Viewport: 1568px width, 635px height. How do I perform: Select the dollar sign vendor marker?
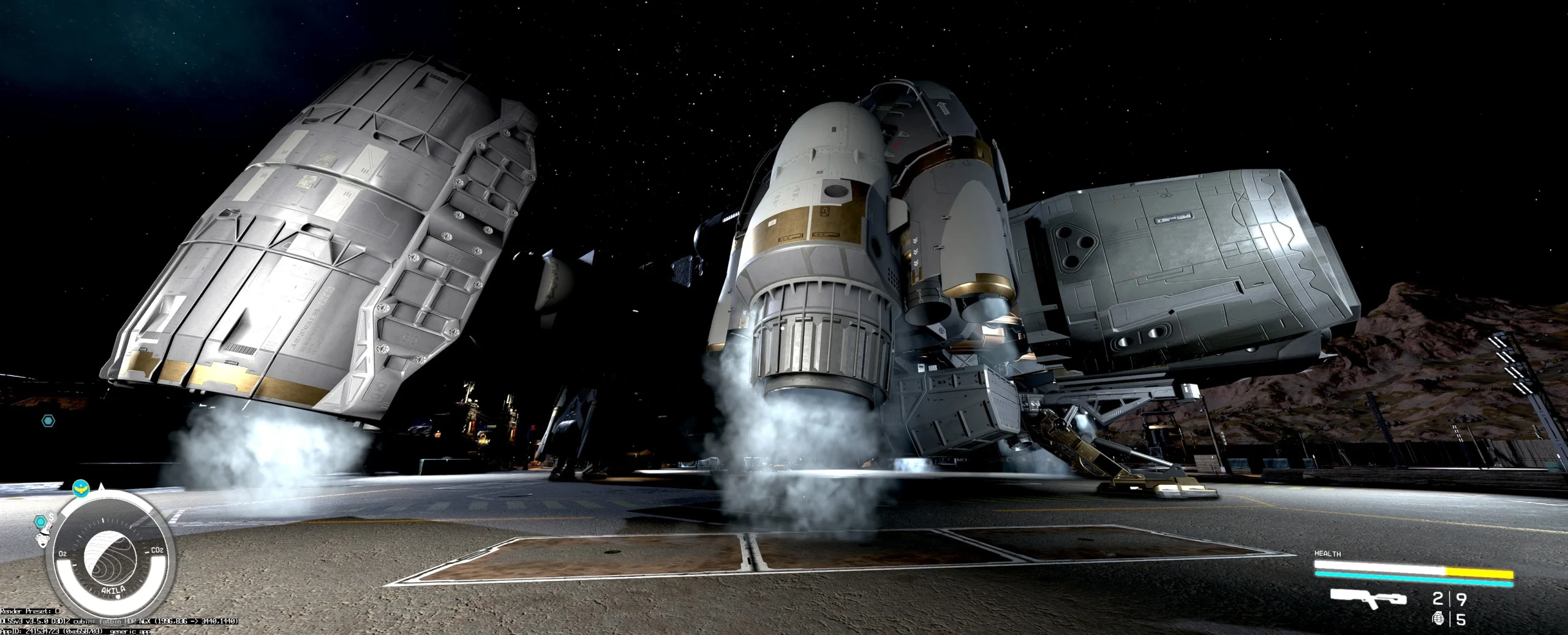coord(52,519)
